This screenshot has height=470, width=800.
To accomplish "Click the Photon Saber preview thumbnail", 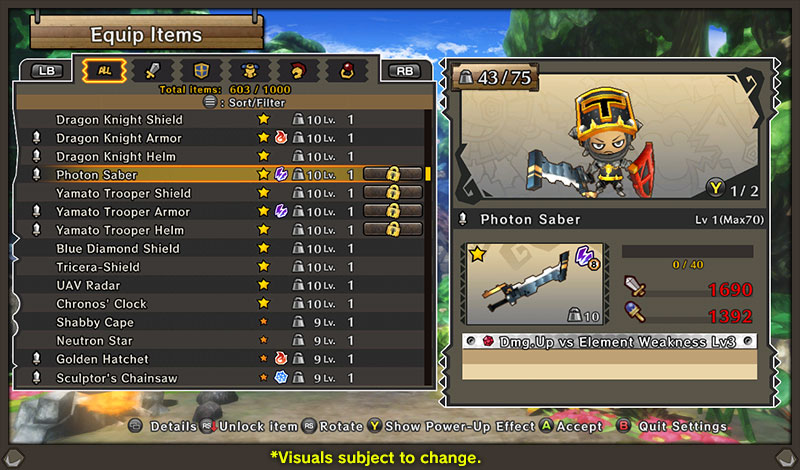I will coord(534,284).
